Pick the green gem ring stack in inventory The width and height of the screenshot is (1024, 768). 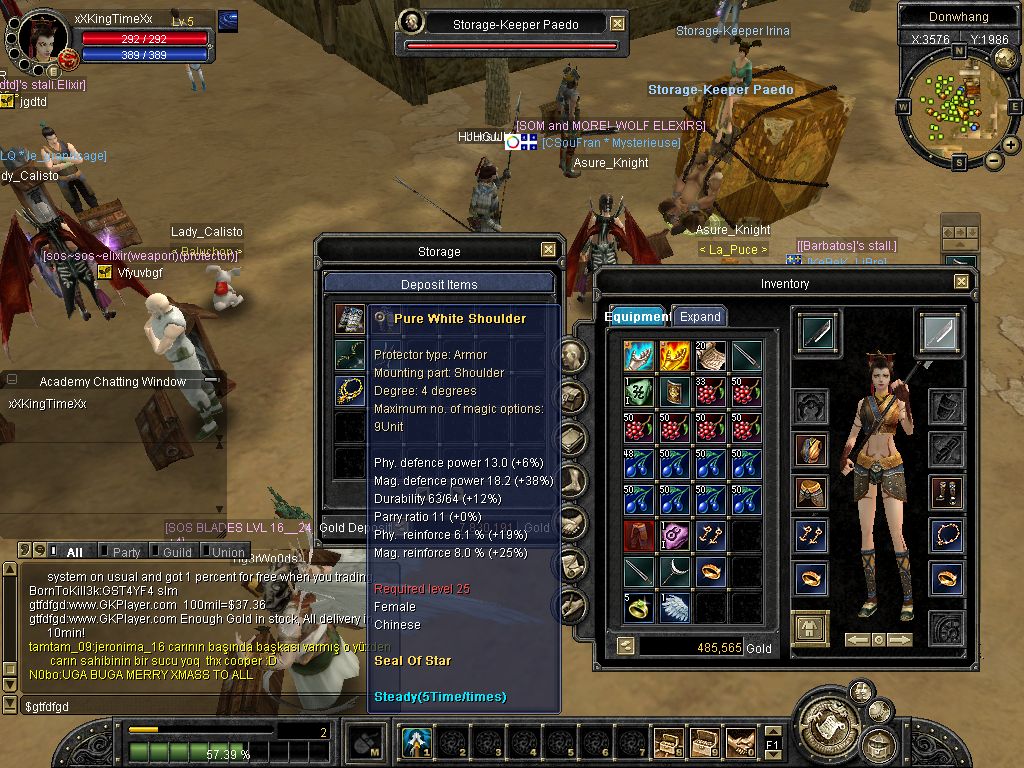pos(640,607)
